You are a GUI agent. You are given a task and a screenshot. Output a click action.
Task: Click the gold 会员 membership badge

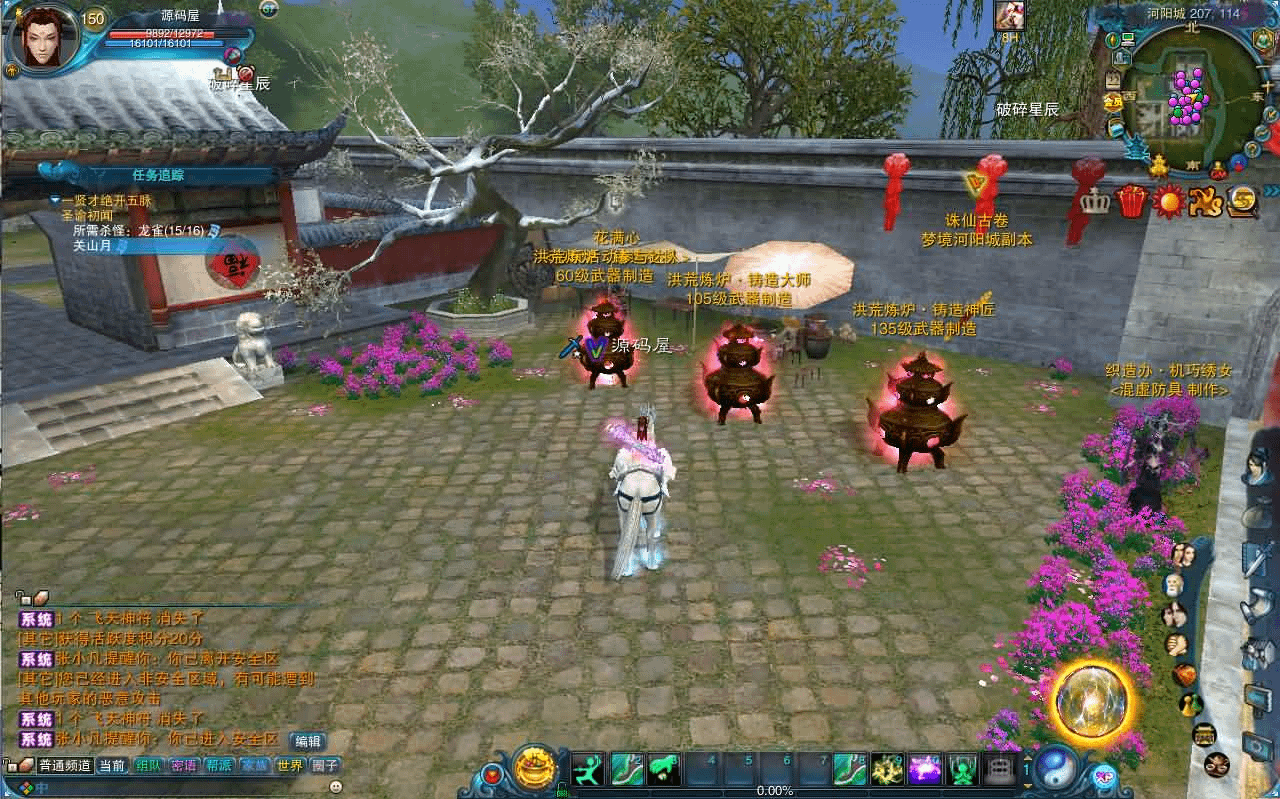coord(1112,101)
